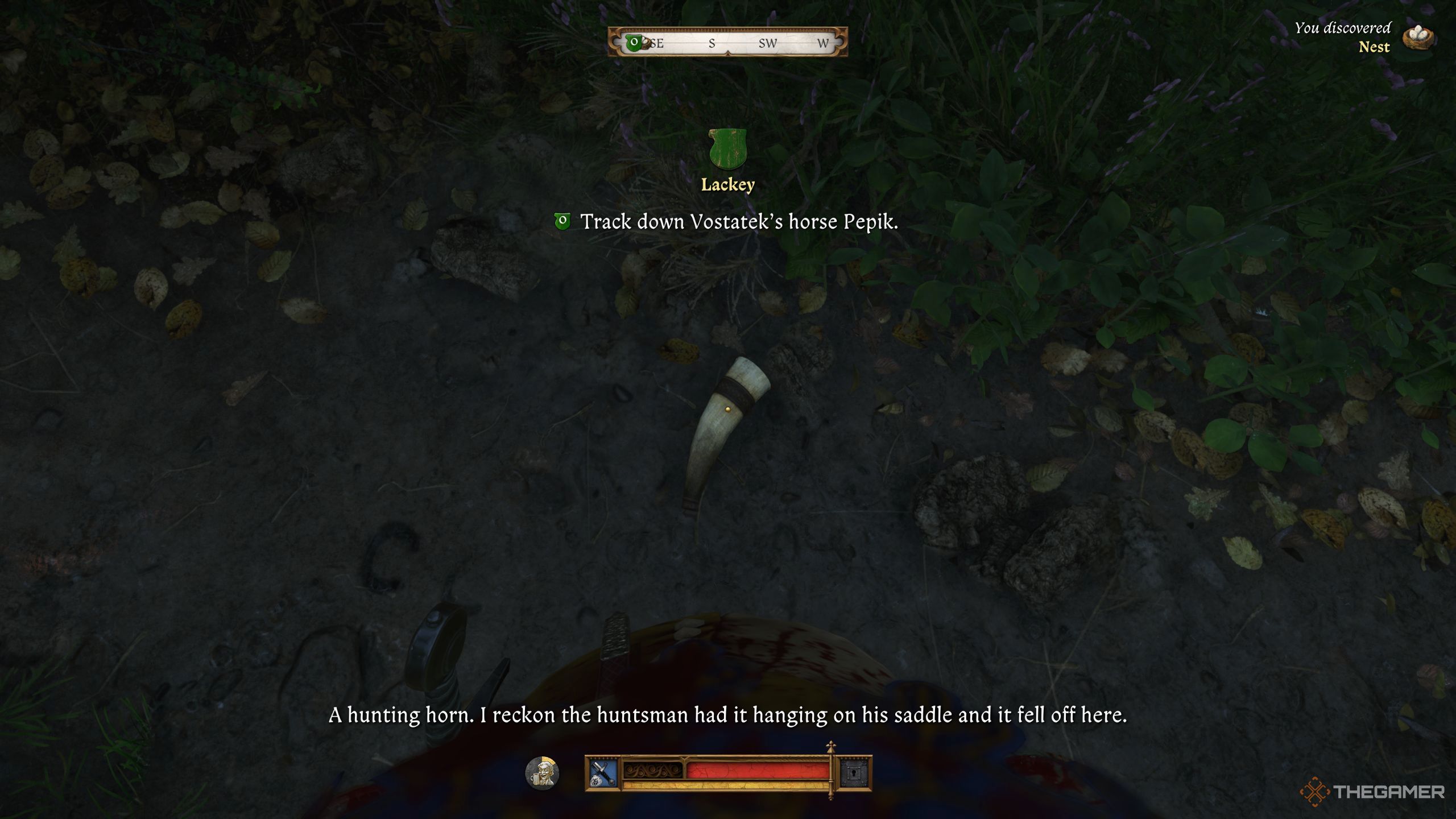Open the Lackey quest shield icon
This screenshot has height=819, width=1456.
coord(727,149)
